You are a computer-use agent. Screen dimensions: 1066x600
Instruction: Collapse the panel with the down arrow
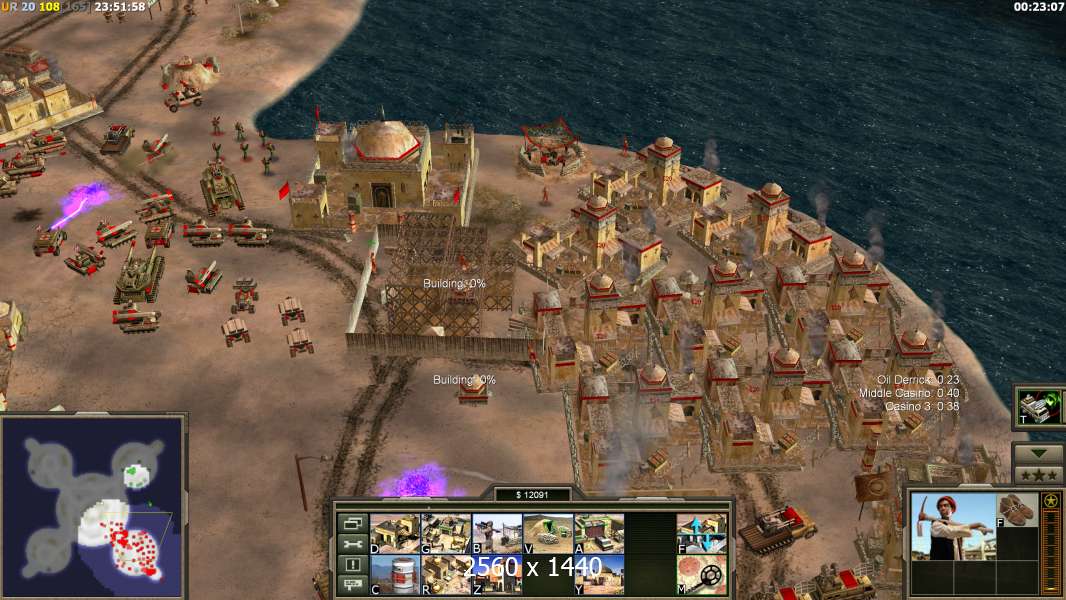coord(1038,454)
